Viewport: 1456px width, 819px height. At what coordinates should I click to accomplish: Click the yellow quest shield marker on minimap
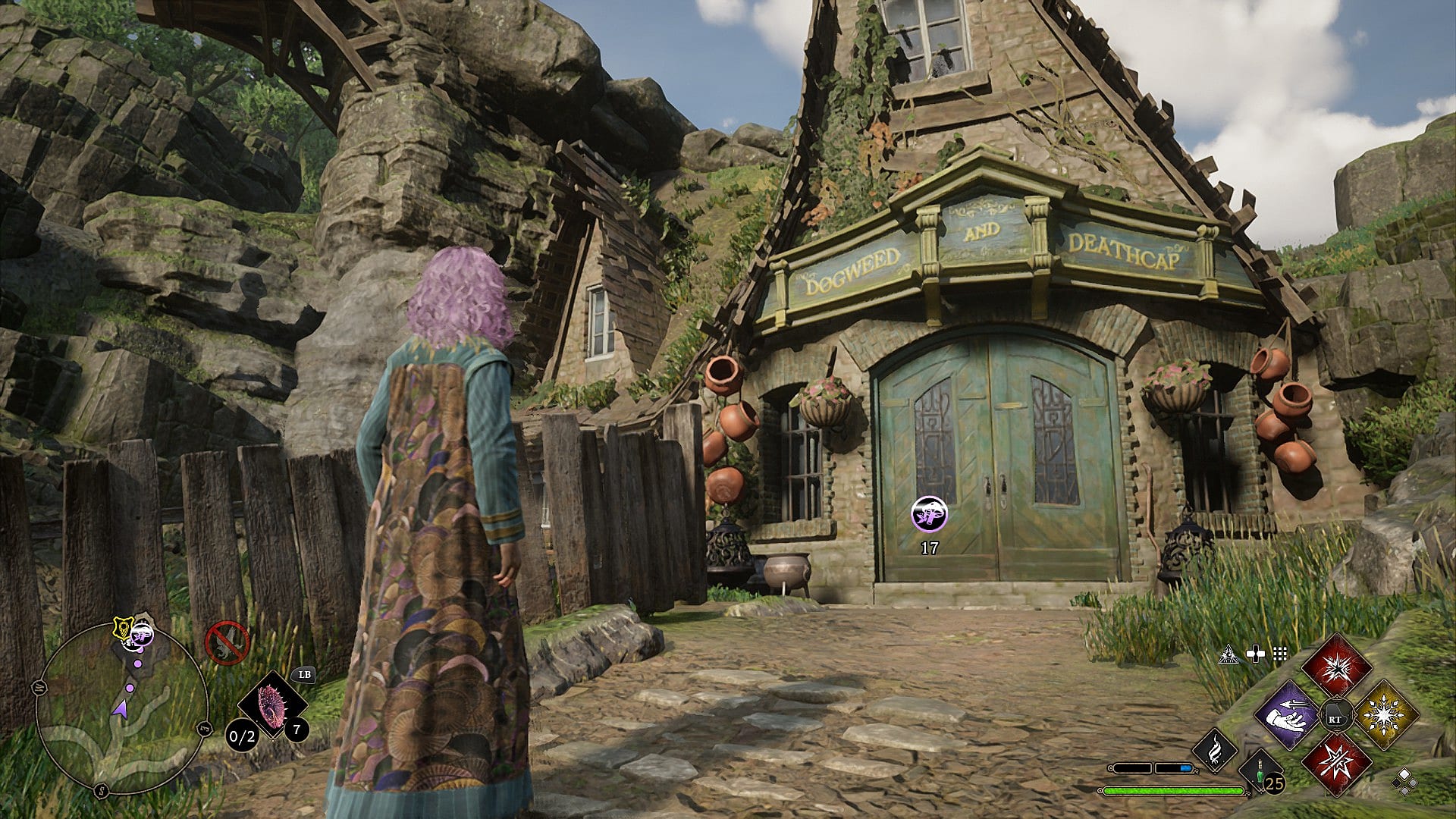tap(121, 627)
